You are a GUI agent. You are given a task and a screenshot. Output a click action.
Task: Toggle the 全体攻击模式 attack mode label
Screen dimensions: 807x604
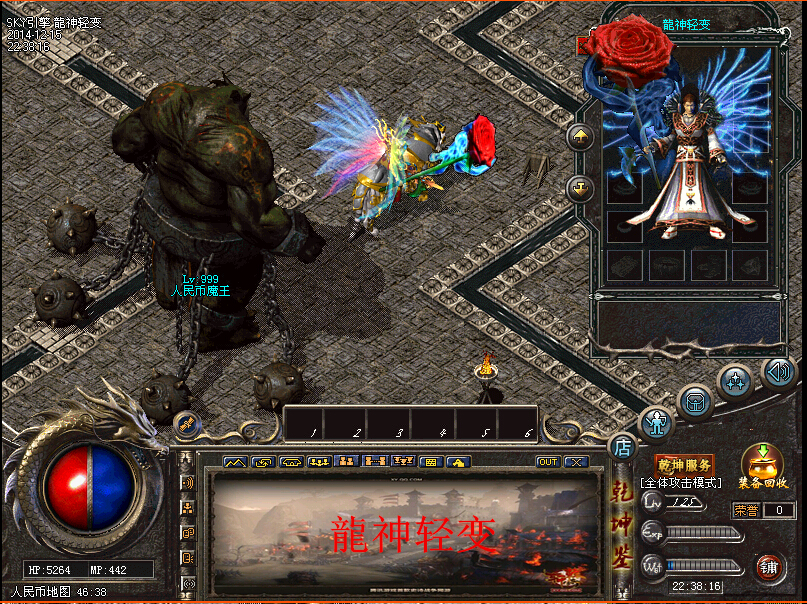click(x=681, y=483)
